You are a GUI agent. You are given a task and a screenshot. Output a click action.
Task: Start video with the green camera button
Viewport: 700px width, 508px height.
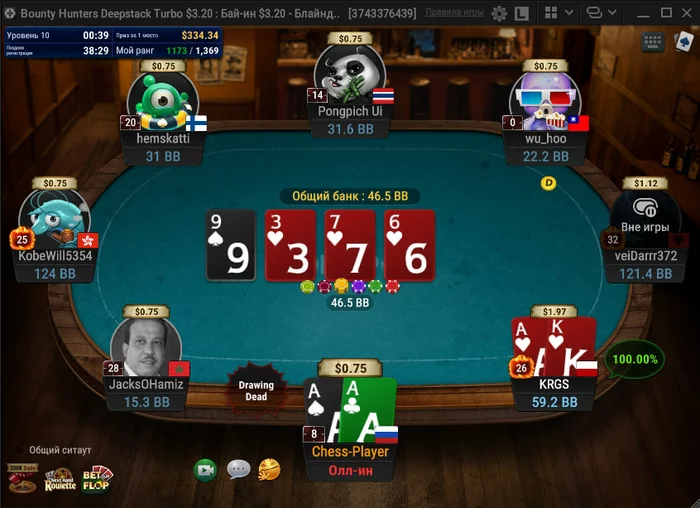pos(205,469)
